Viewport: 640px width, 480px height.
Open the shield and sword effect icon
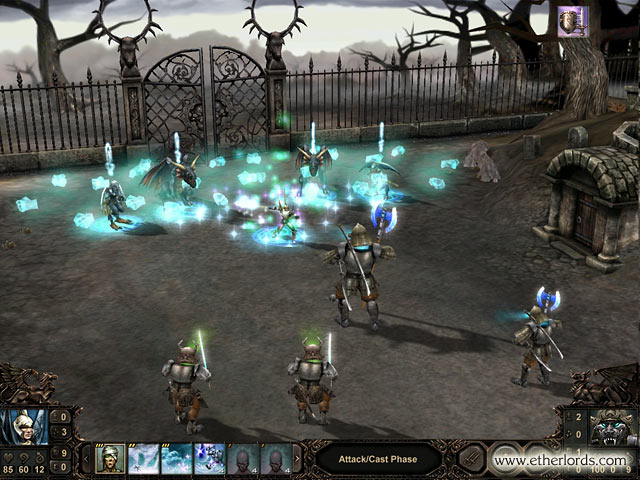tap(572, 20)
